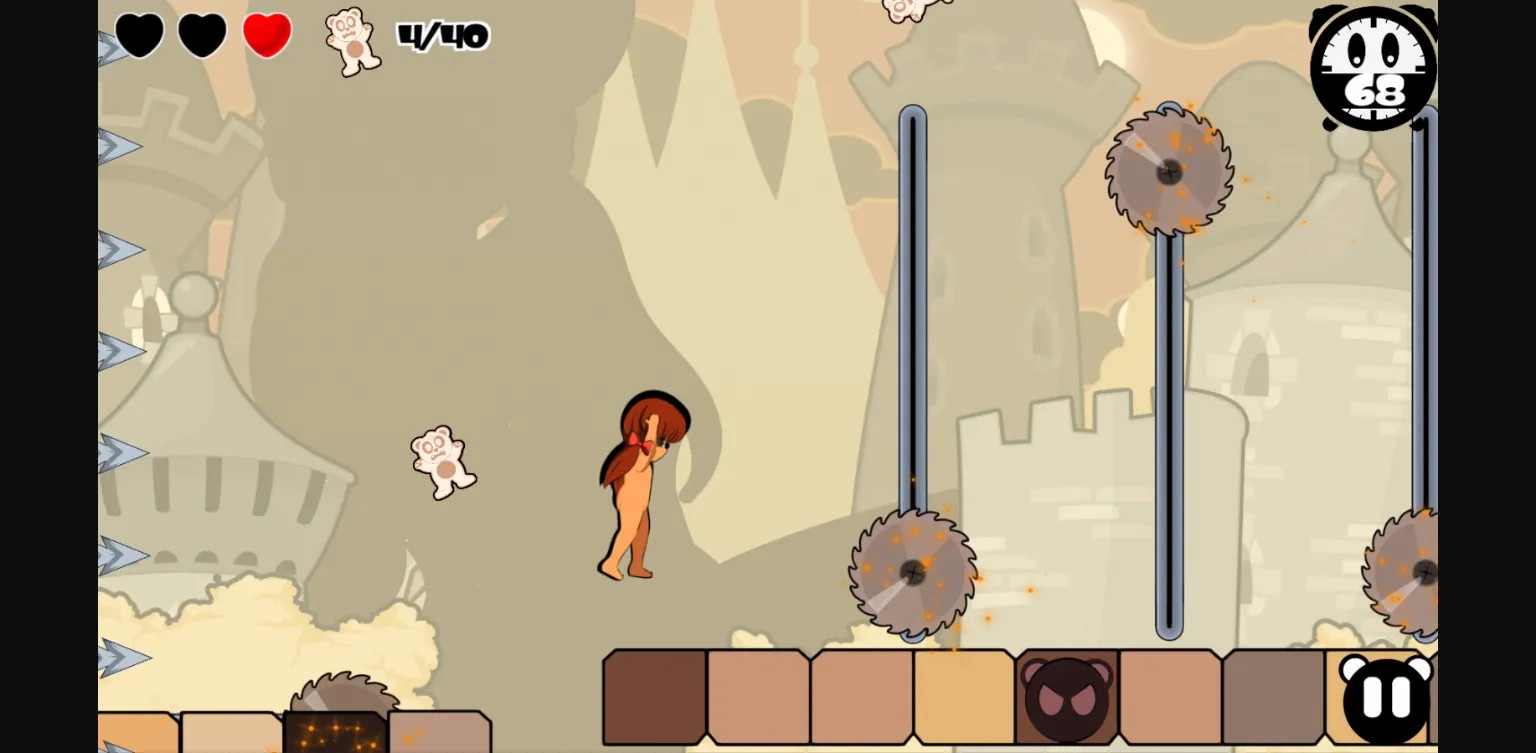Click the spinning saw blade on the top rail
The height and width of the screenshot is (753, 1536).
click(x=1169, y=172)
